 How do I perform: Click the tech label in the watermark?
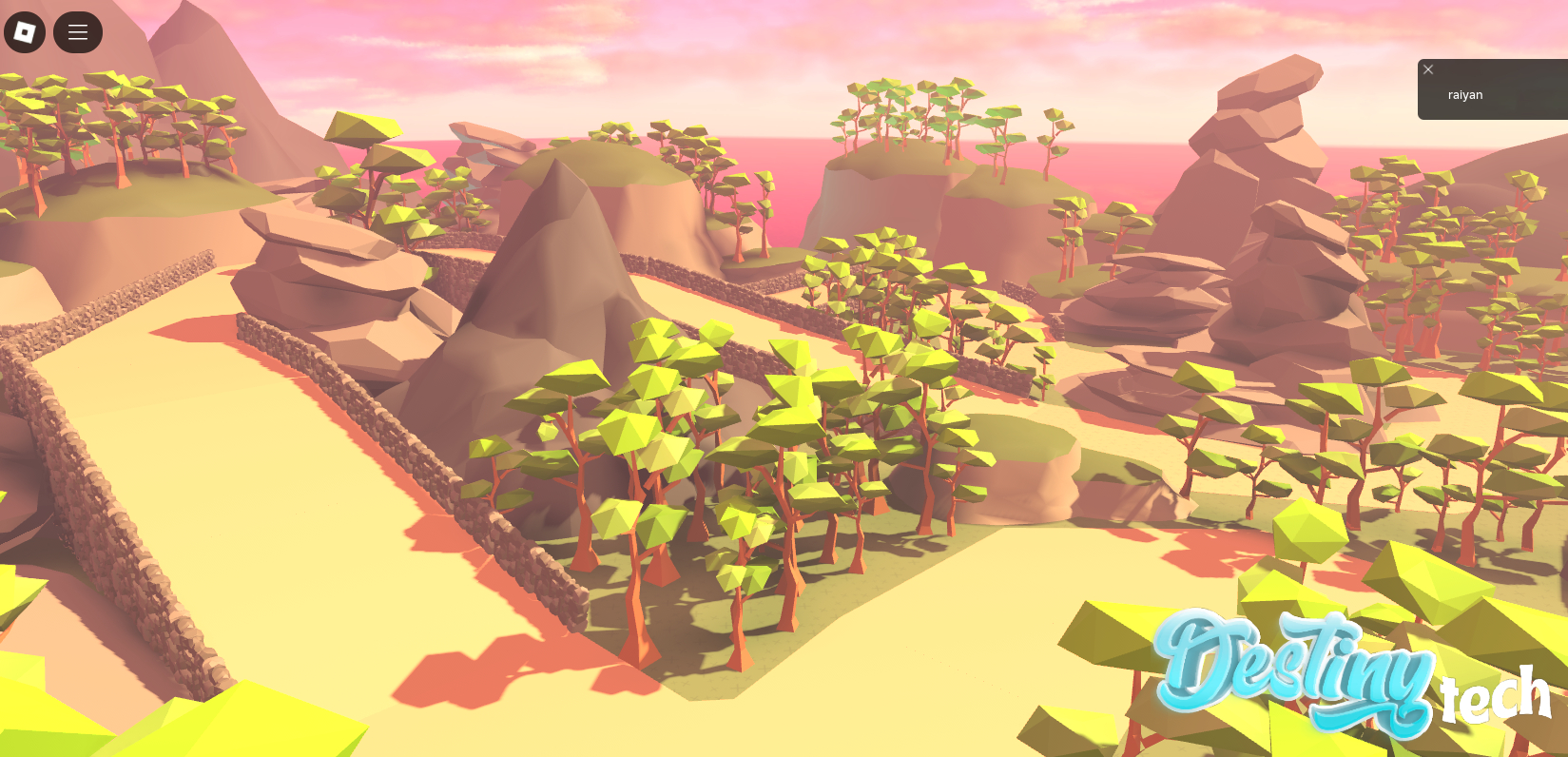tap(1499, 699)
